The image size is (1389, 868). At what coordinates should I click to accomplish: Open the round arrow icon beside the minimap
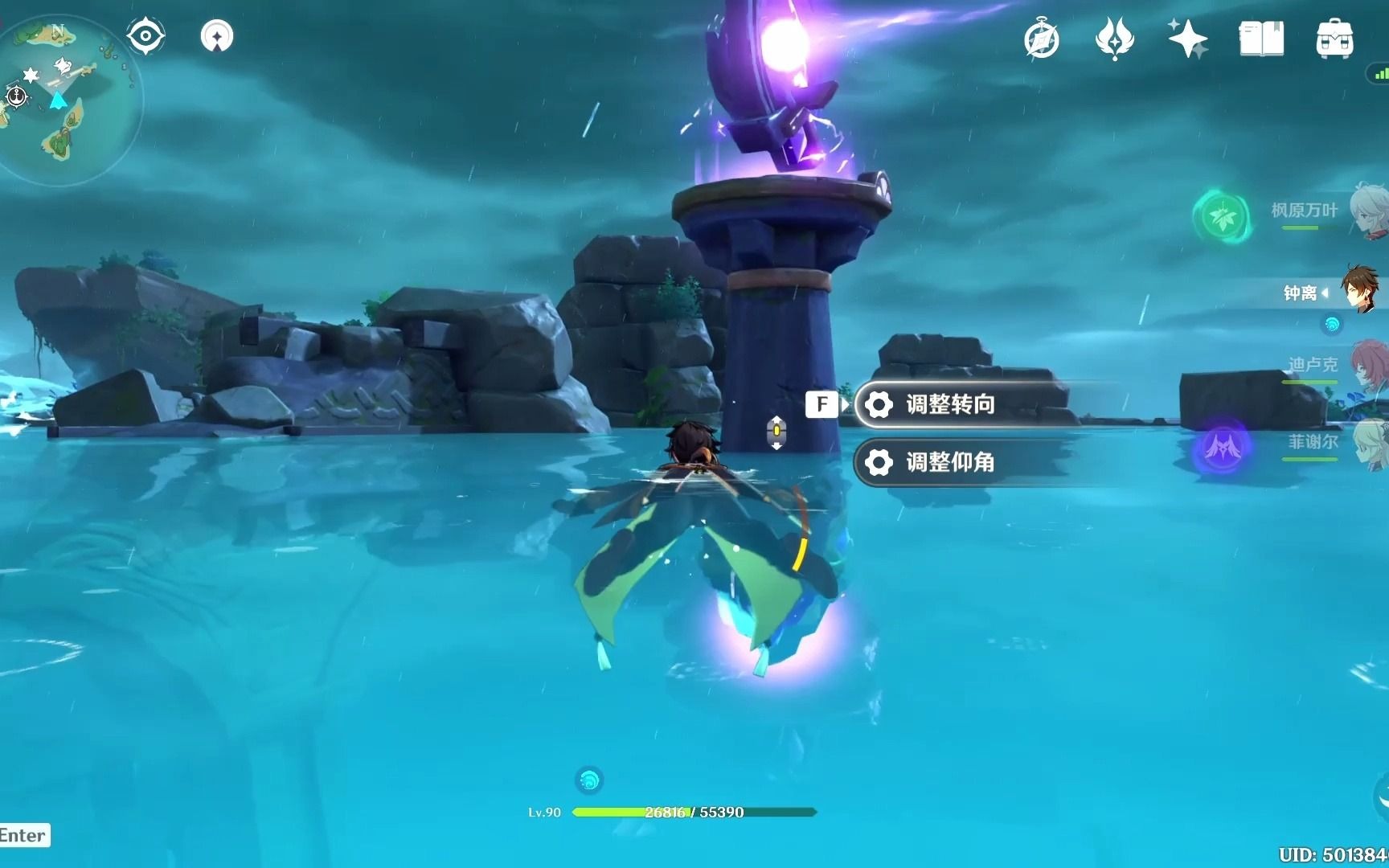pyautogui.click(x=217, y=36)
